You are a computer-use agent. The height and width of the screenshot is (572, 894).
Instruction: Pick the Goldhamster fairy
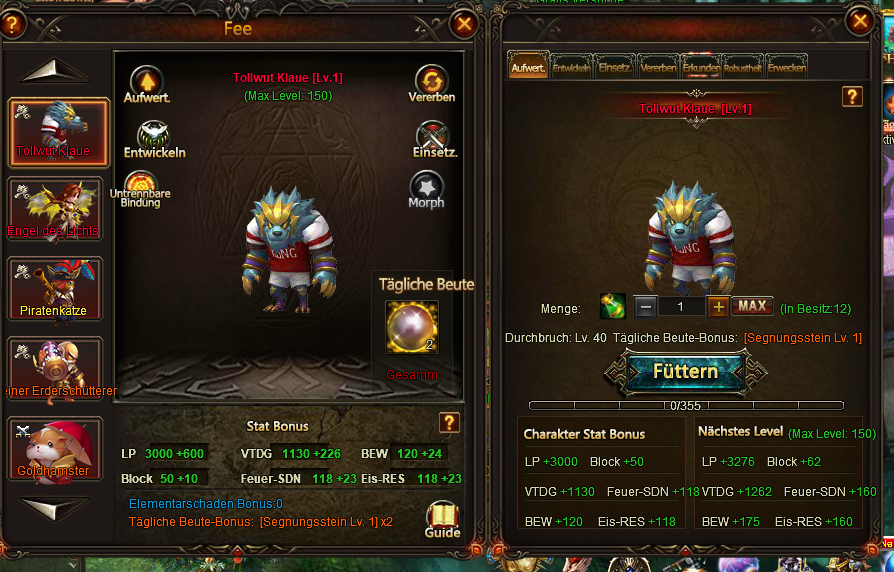tap(54, 449)
